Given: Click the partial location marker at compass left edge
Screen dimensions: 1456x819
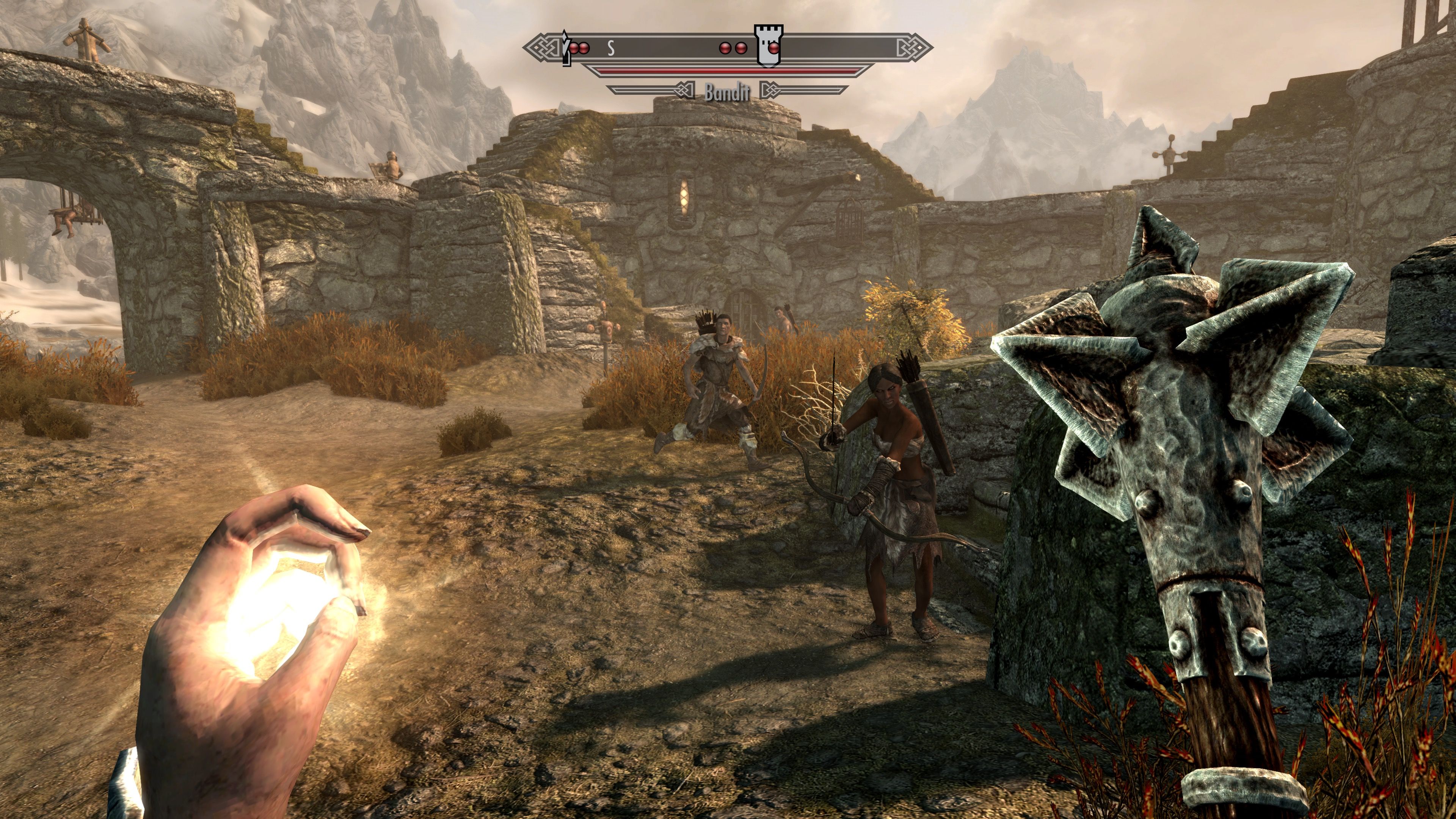Looking at the screenshot, I should (x=565, y=47).
